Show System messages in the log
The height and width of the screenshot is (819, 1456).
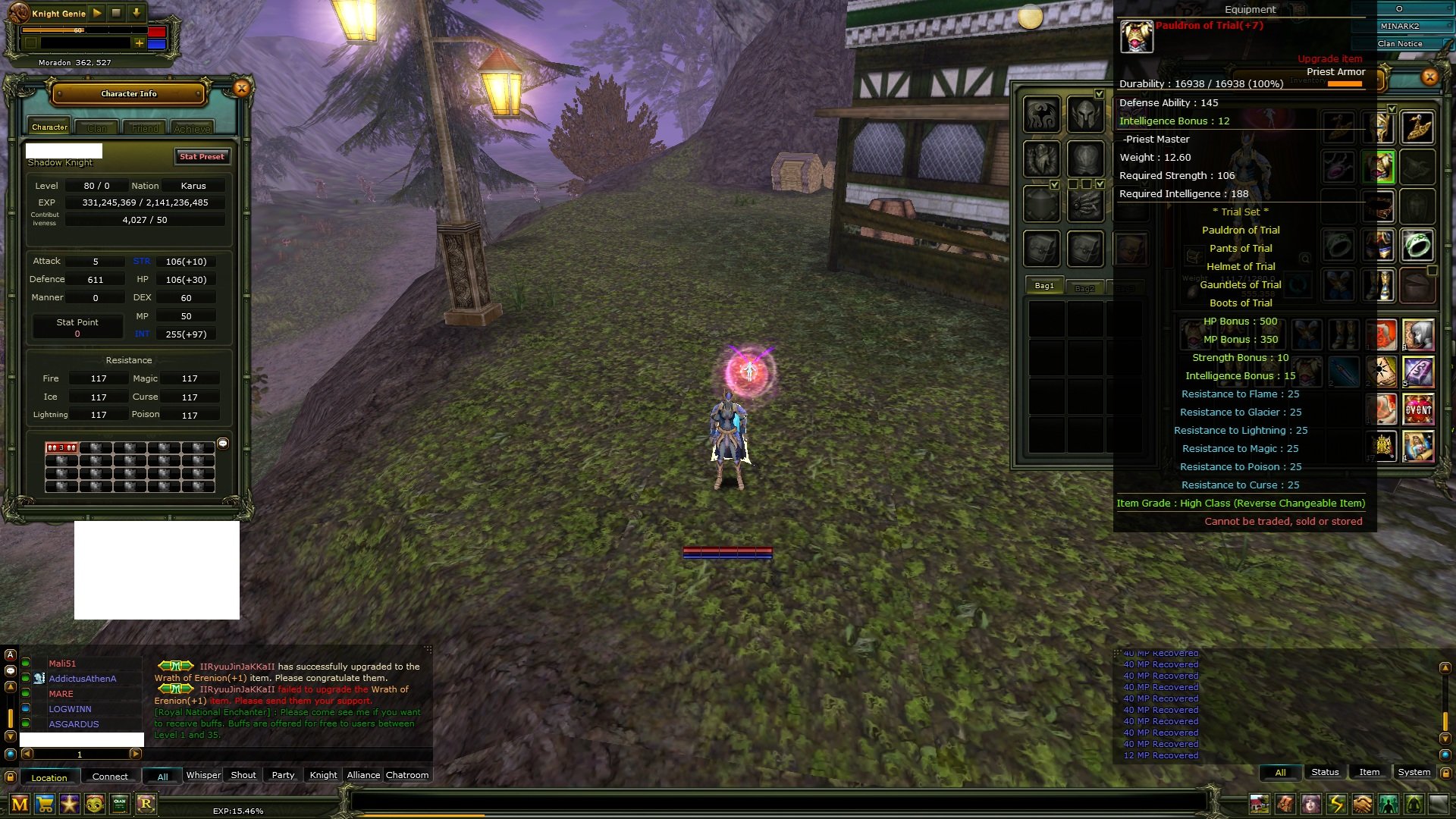click(1414, 772)
